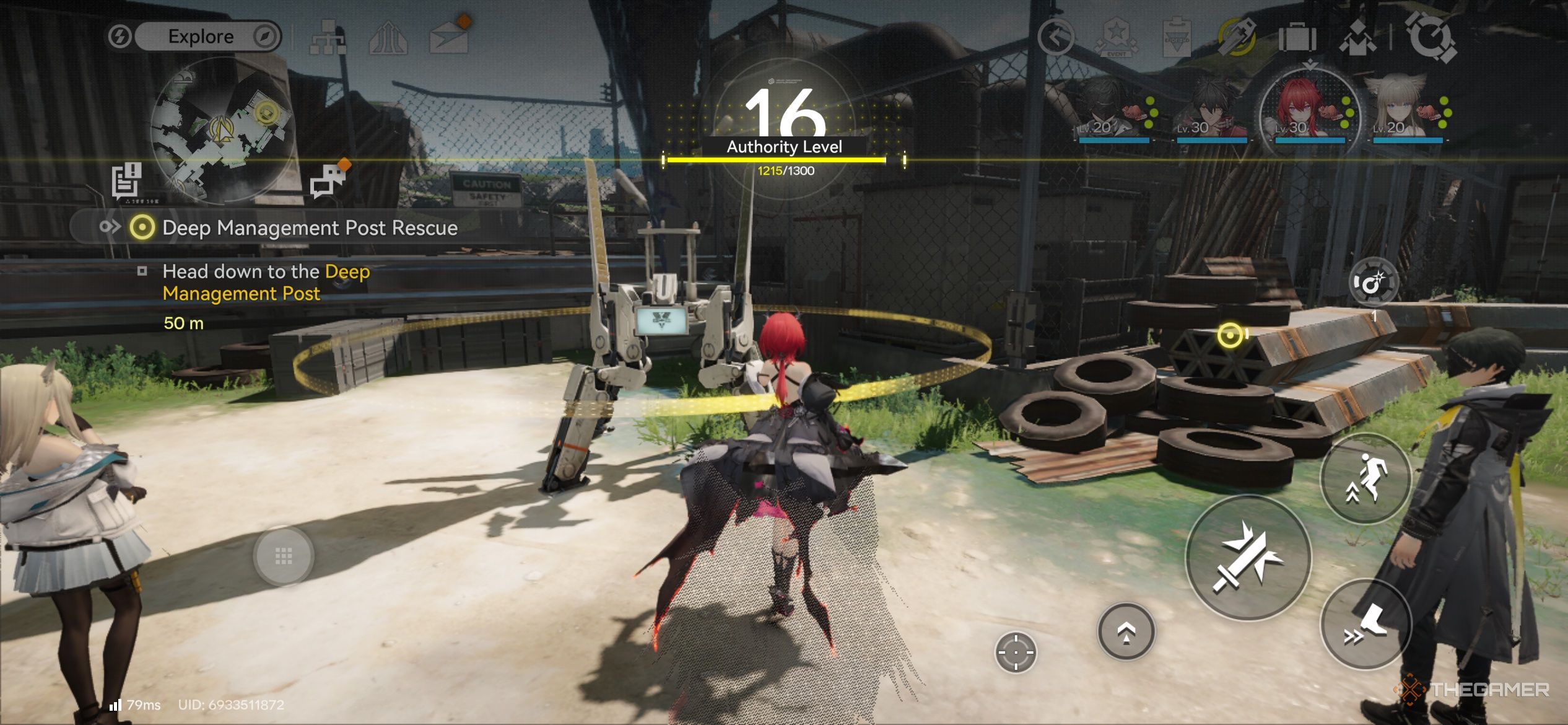The width and height of the screenshot is (1568, 725).
Task: Open the quest log document icon
Action: coord(127,181)
